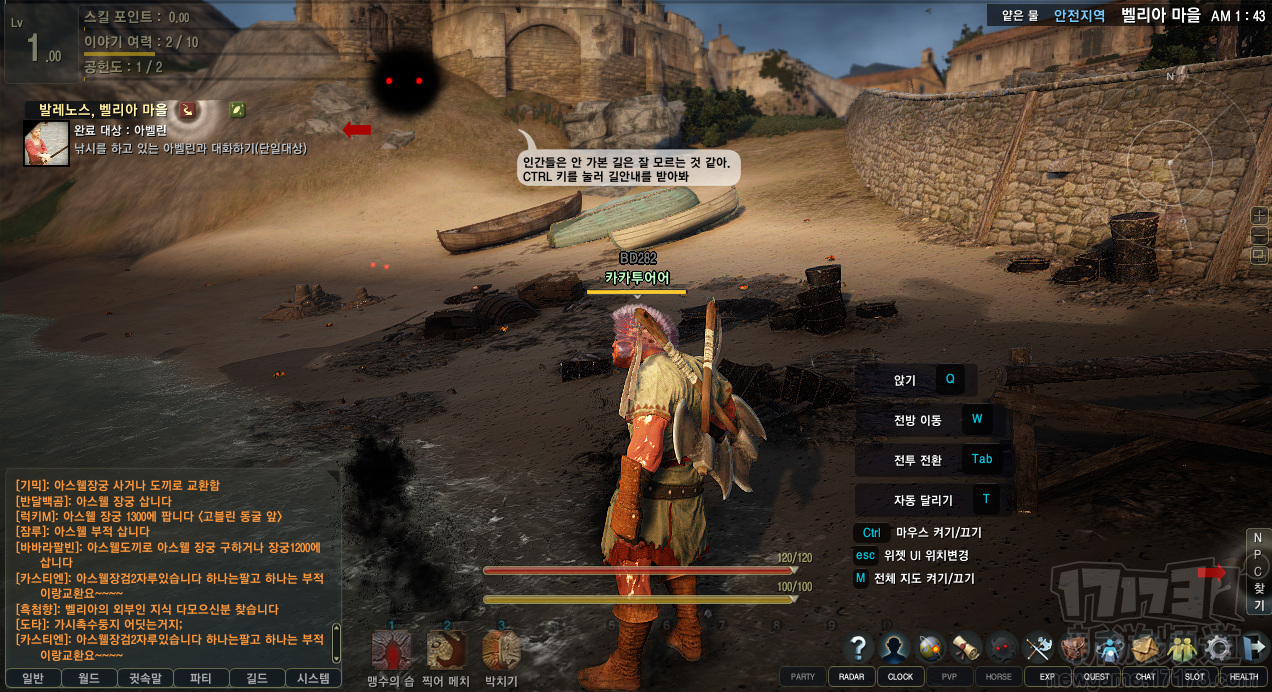The width and height of the screenshot is (1272, 692).
Task: Toggle the QUEST tracker button
Action: click(x=1096, y=676)
